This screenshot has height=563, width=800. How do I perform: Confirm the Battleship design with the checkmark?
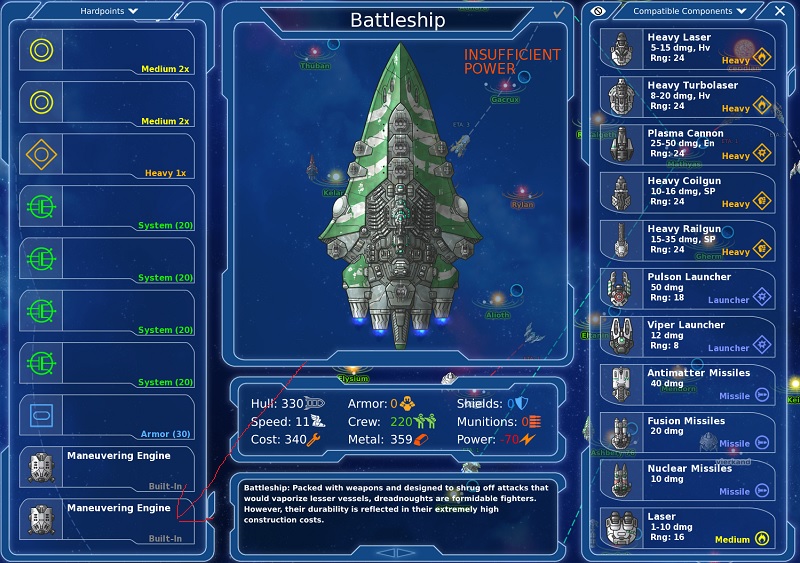(558, 13)
